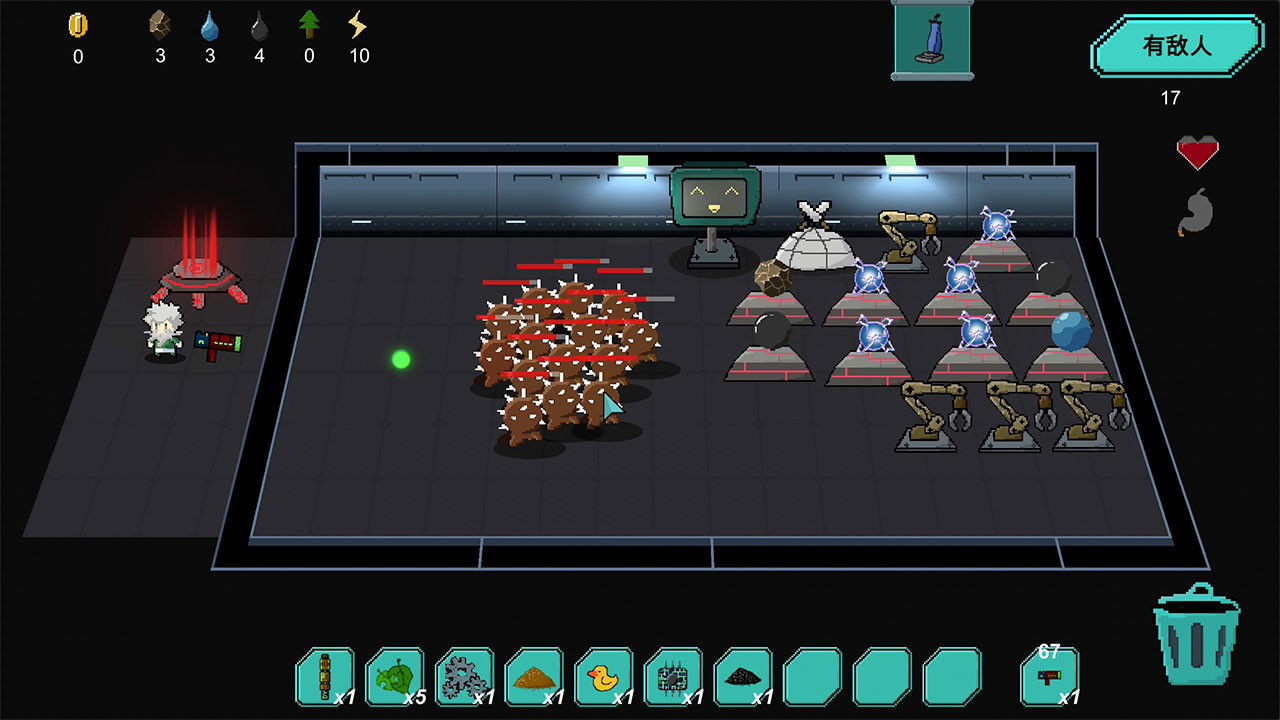Click the lightning energy icon showing 10
Viewport: 1280px width, 720px height.
click(359, 22)
